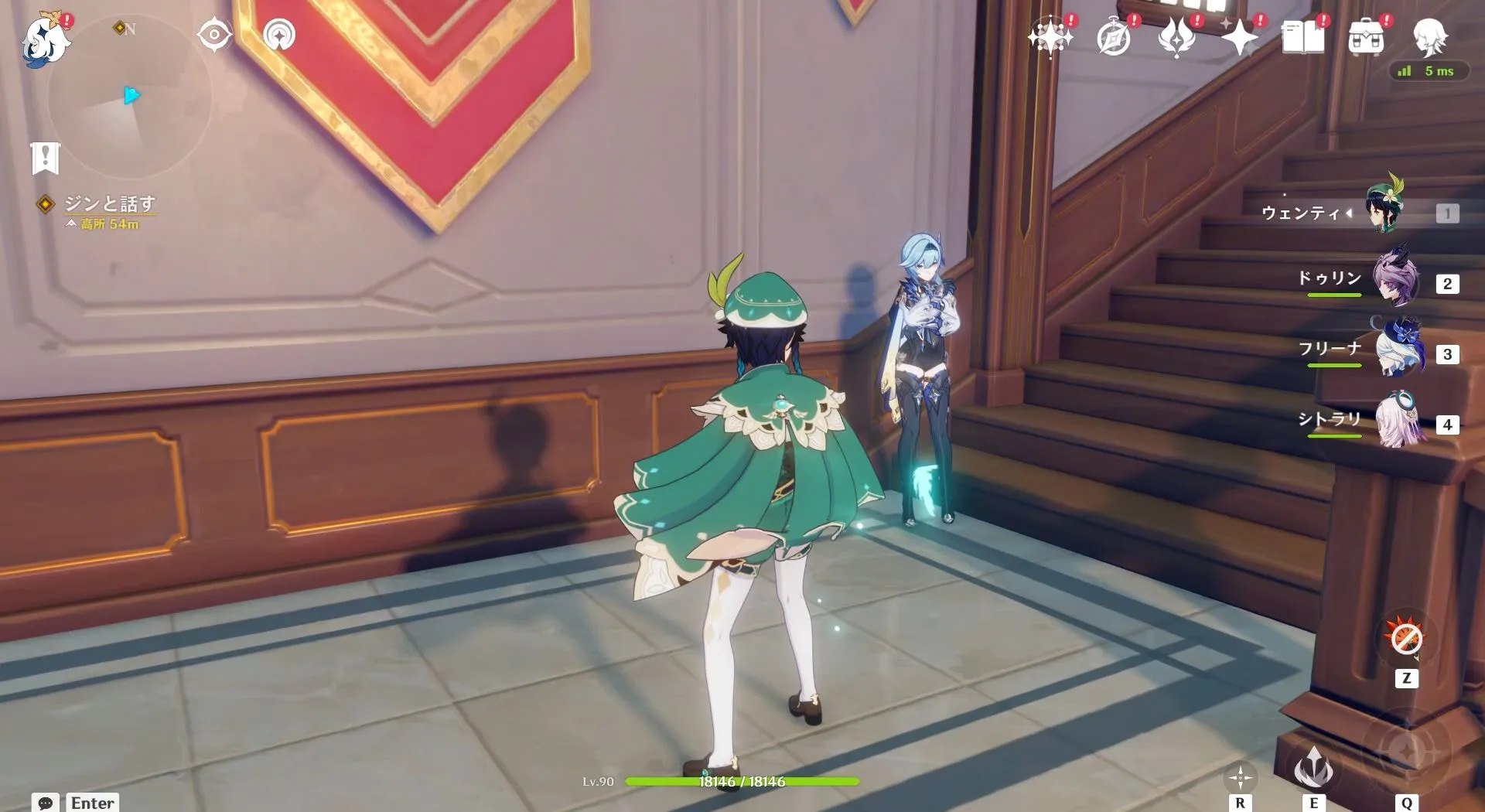Open chat with the speech bubble icon
1485x812 pixels.
[x=46, y=803]
